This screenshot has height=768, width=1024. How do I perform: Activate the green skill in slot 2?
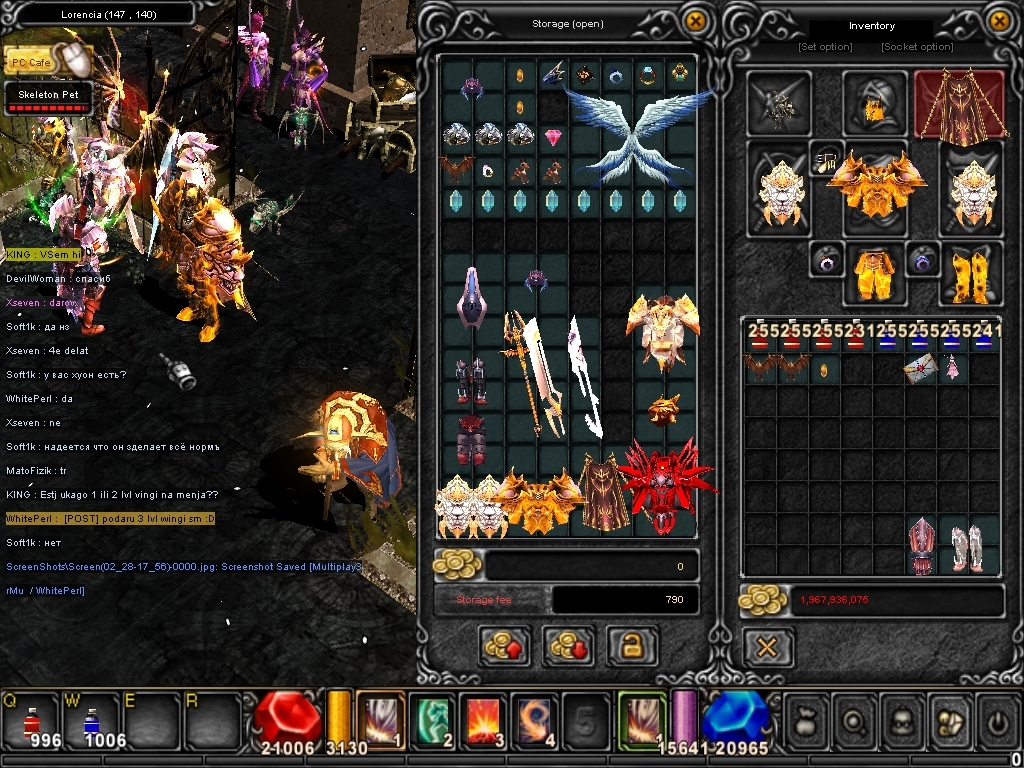tap(431, 718)
